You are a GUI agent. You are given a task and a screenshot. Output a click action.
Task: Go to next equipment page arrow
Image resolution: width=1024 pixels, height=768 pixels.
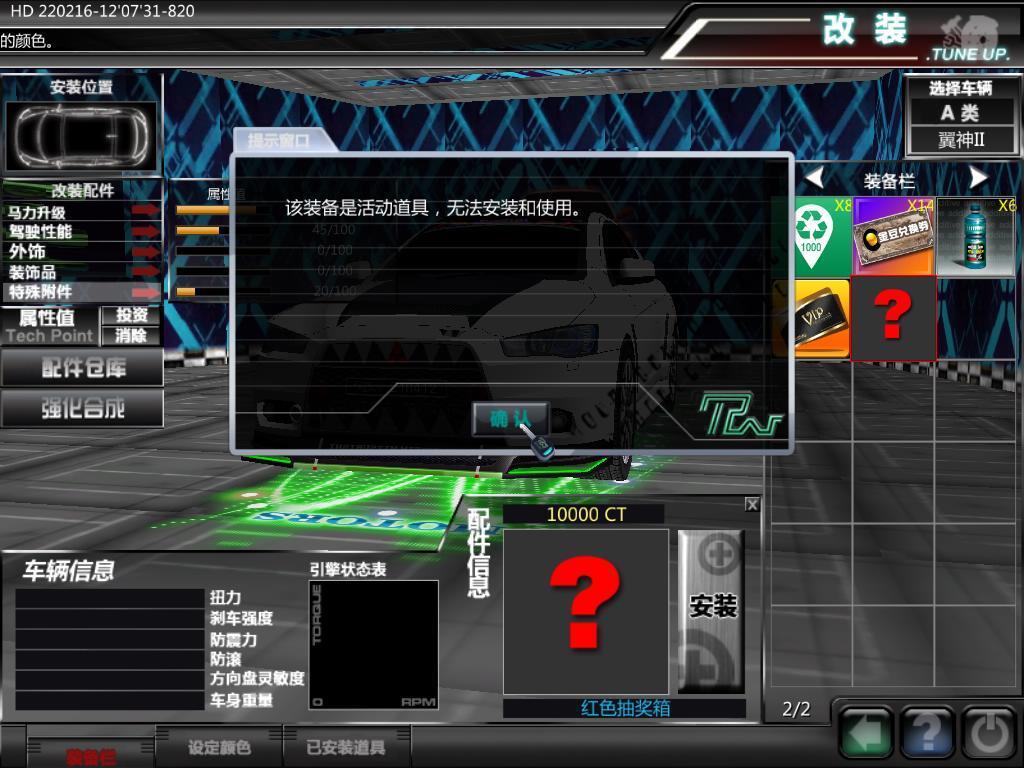pyautogui.click(x=978, y=179)
